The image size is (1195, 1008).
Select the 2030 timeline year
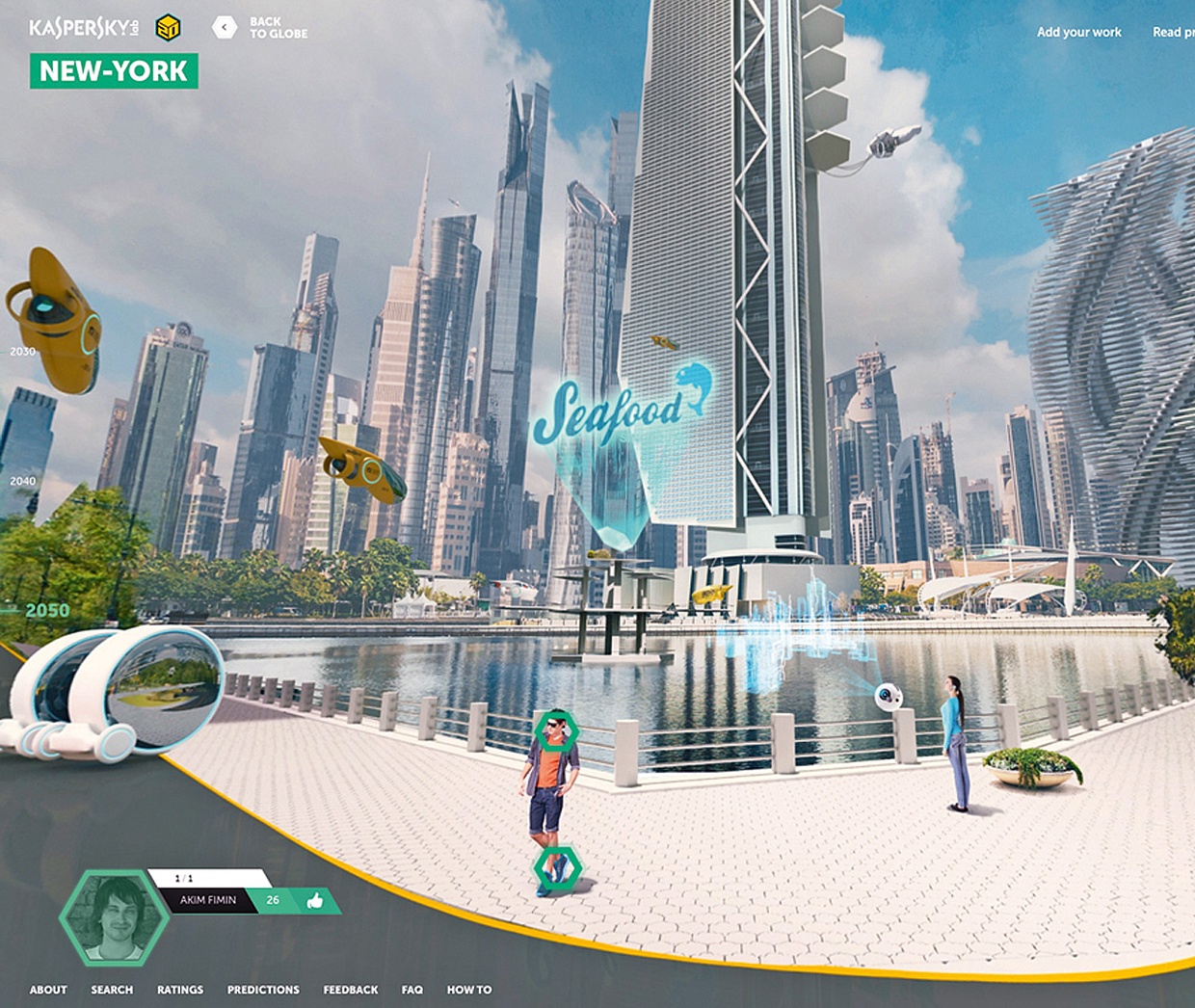coord(23,352)
